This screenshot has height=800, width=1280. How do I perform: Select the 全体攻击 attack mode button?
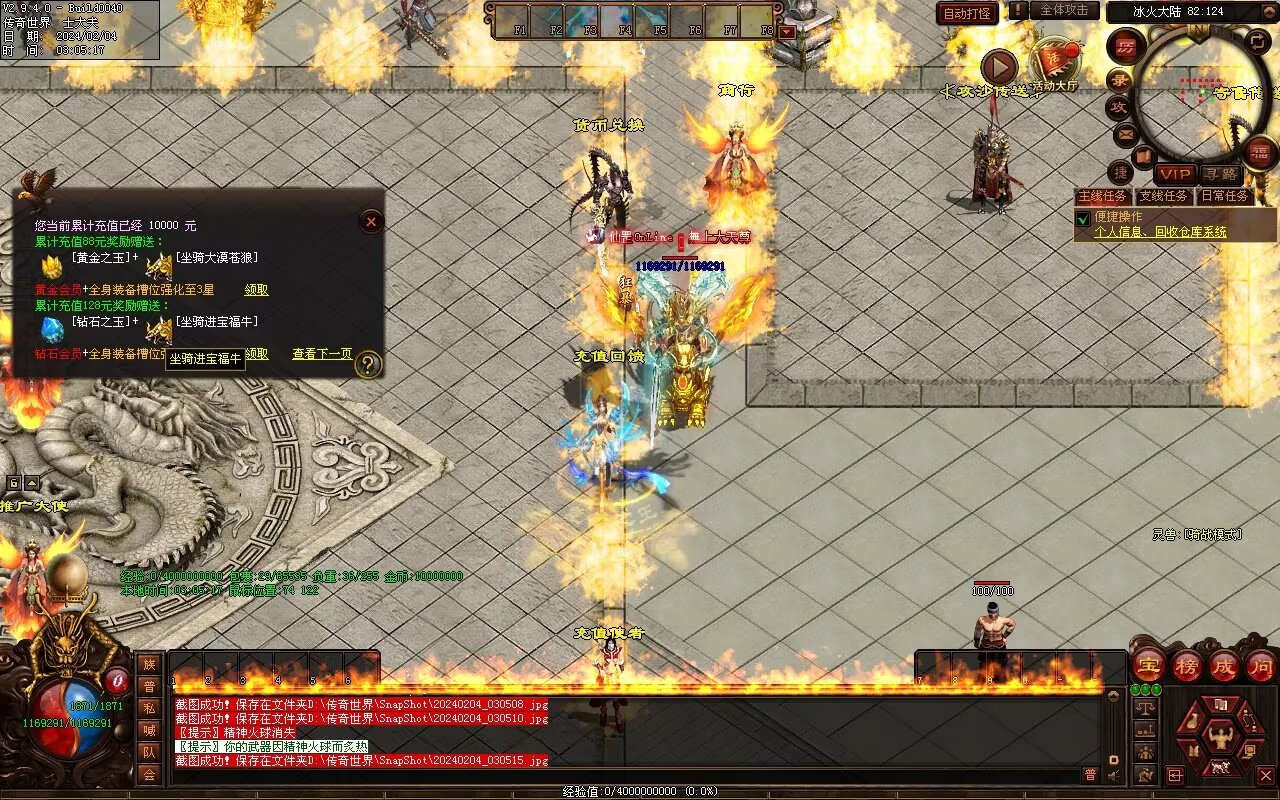[x=1064, y=10]
